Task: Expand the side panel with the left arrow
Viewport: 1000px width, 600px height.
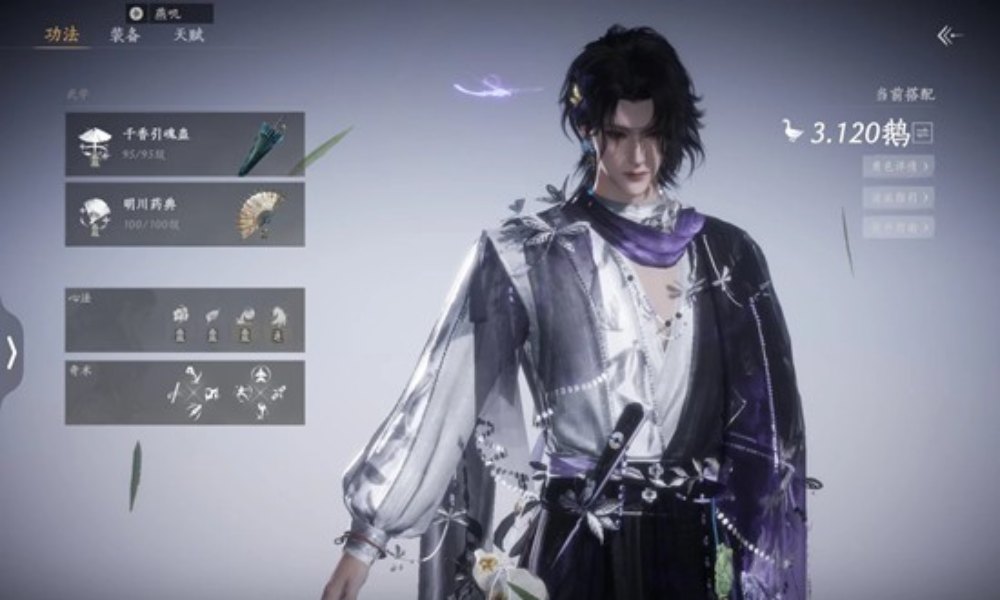Action: coord(11,352)
